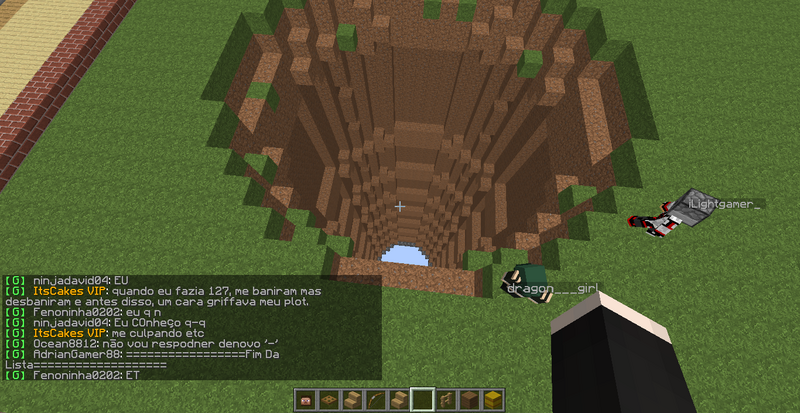Screen dimensions: 800x413
Task: Select the bow hotbar slot
Action: [376, 400]
